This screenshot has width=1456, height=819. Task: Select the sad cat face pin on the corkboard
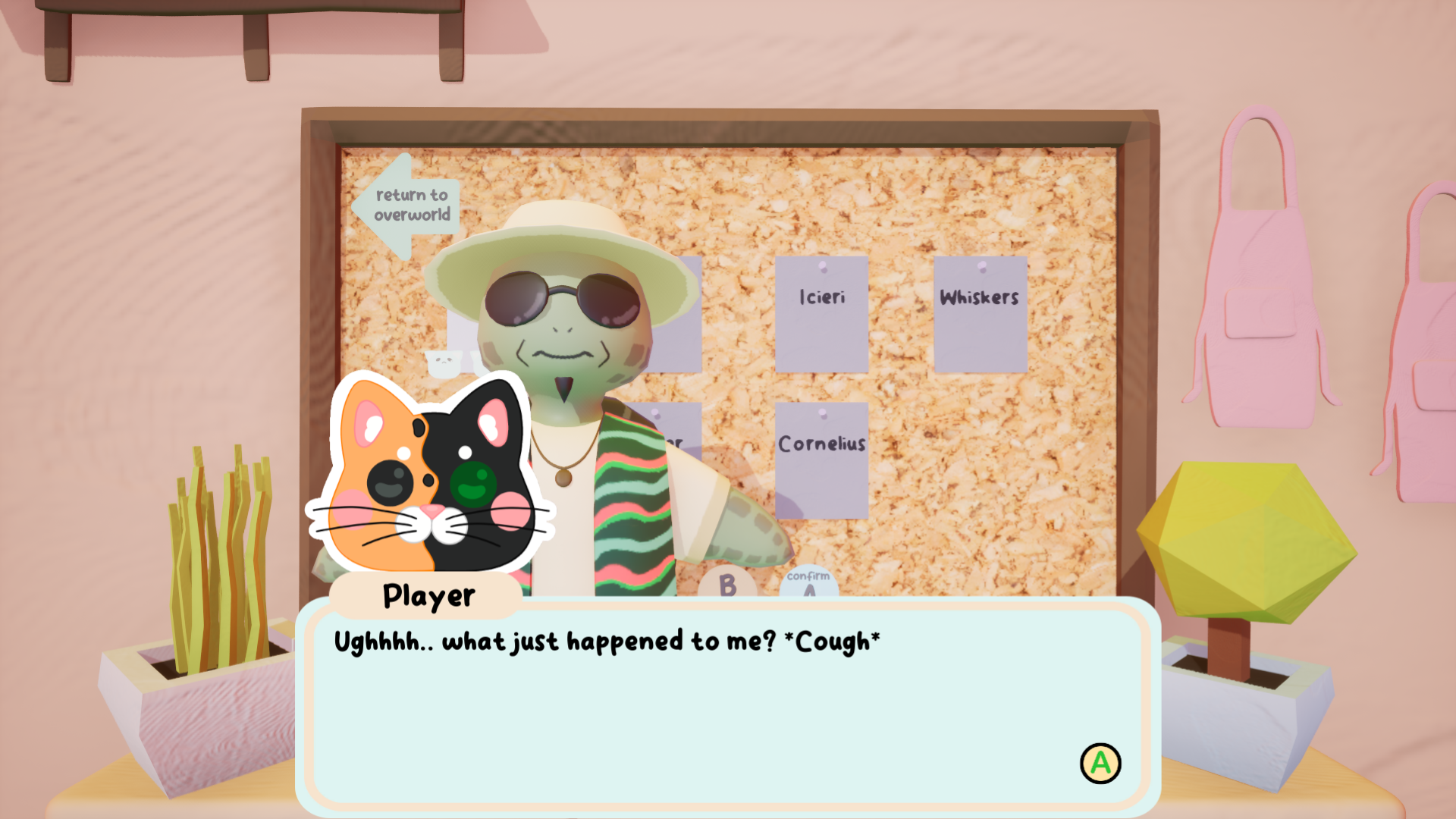point(444,362)
